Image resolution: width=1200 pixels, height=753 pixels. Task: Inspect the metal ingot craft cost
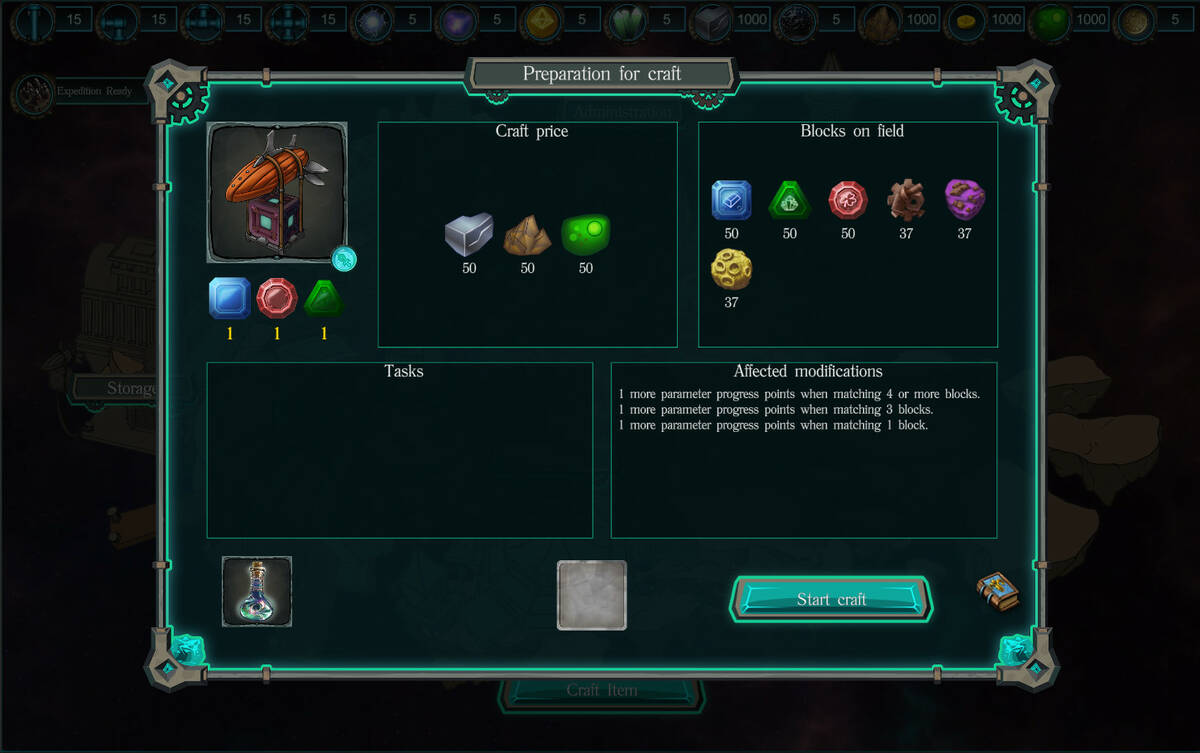469,235
